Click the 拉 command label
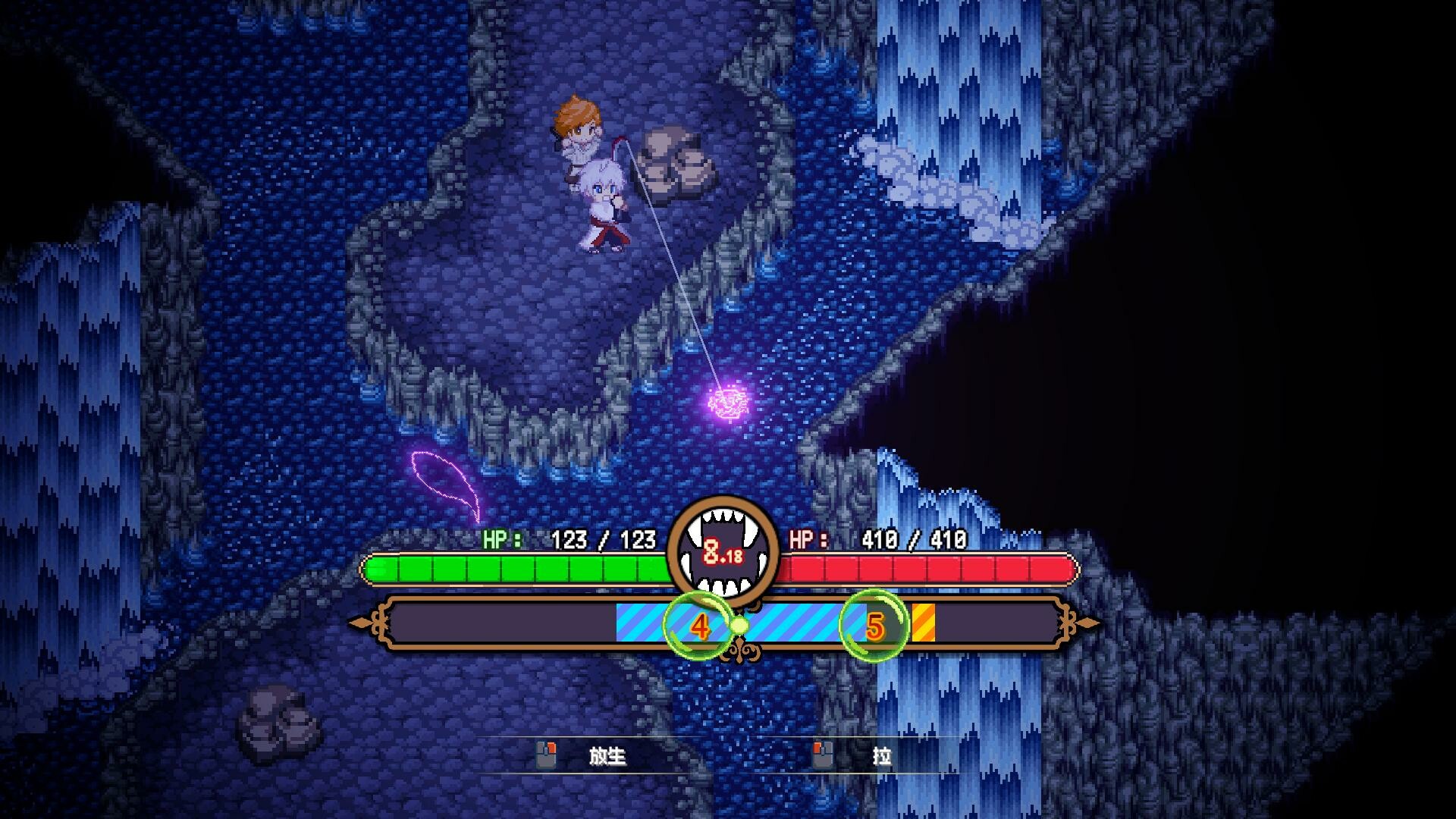Viewport: 1456px width, 819px height. point(882,757)
